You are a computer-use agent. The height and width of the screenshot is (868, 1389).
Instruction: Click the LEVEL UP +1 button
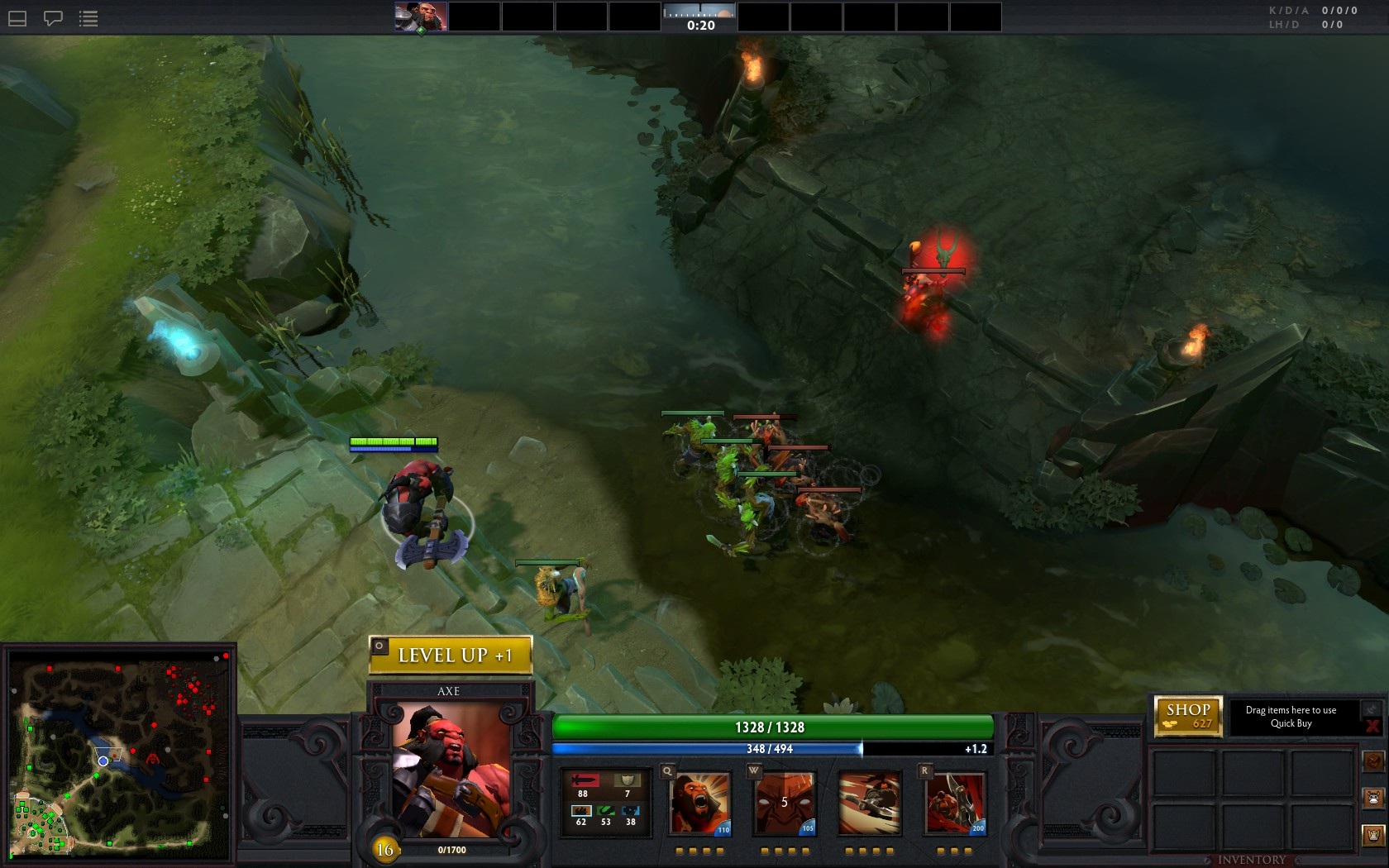tap(456, 656)
